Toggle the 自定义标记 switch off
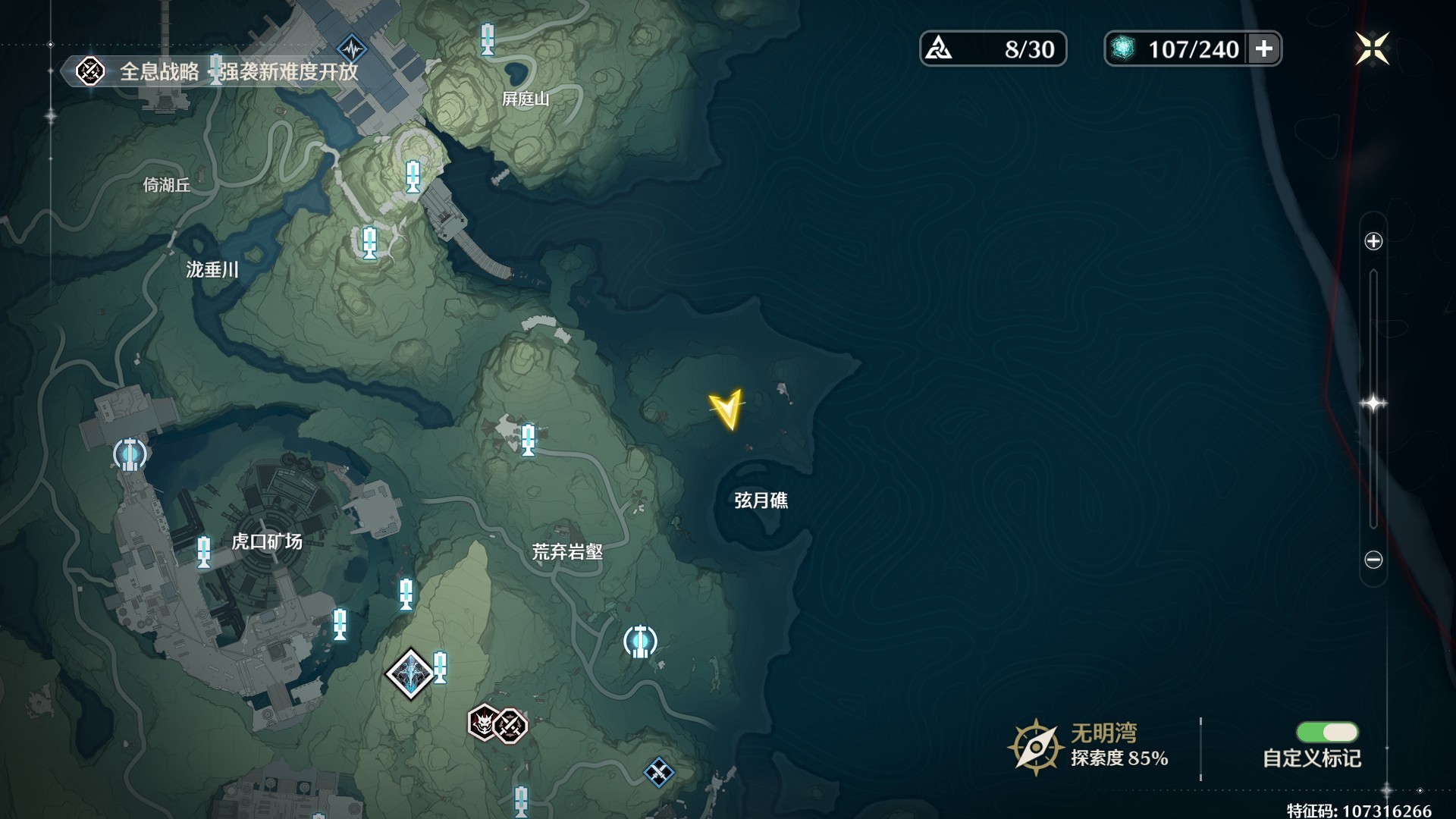This screenshot has height=819, width=1456. (x=1329, y=733)
